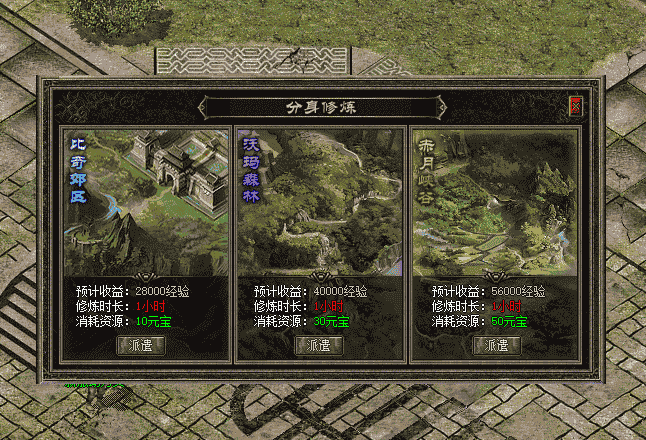Image resolution: width=646 pixels, height=440 pixels.
Task: Dispatch clone to 比奇郊区 using 派遣 button
Action: [x=141, y=345]
